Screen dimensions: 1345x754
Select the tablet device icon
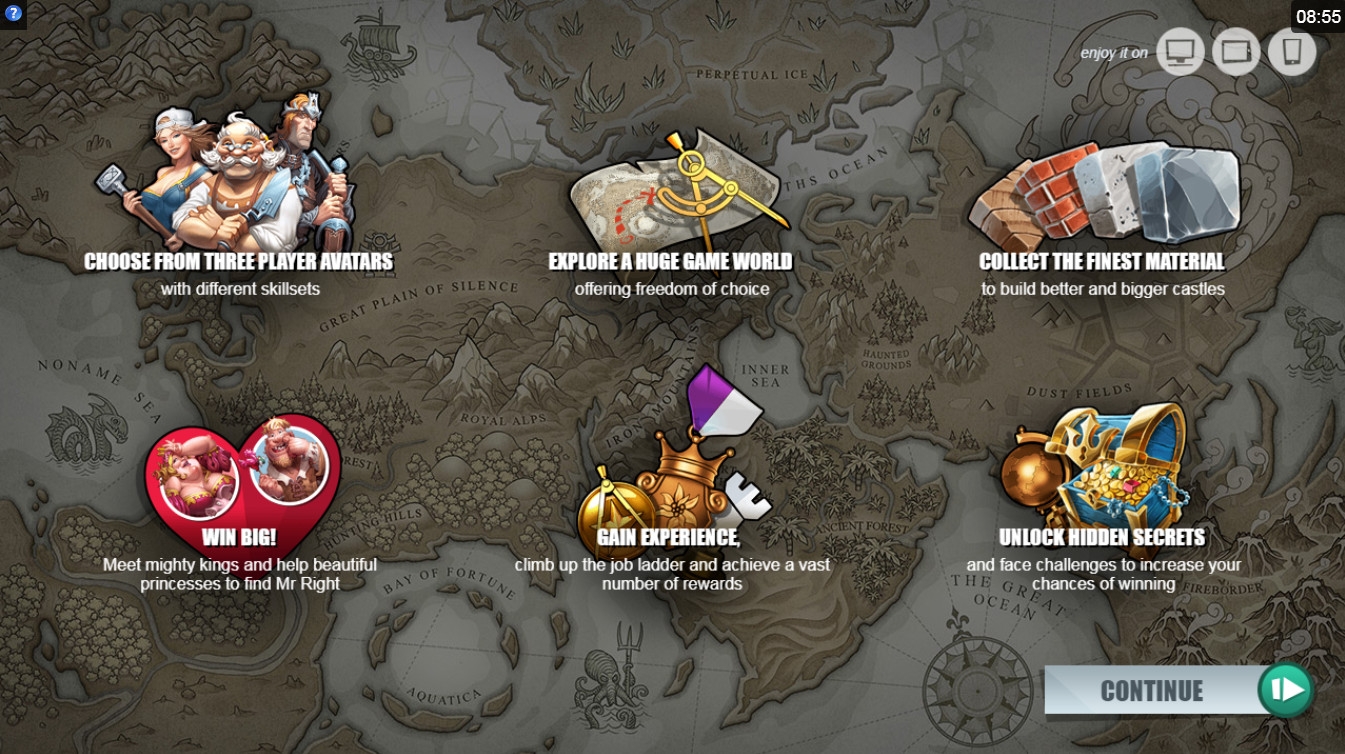tap(1236, 52)
